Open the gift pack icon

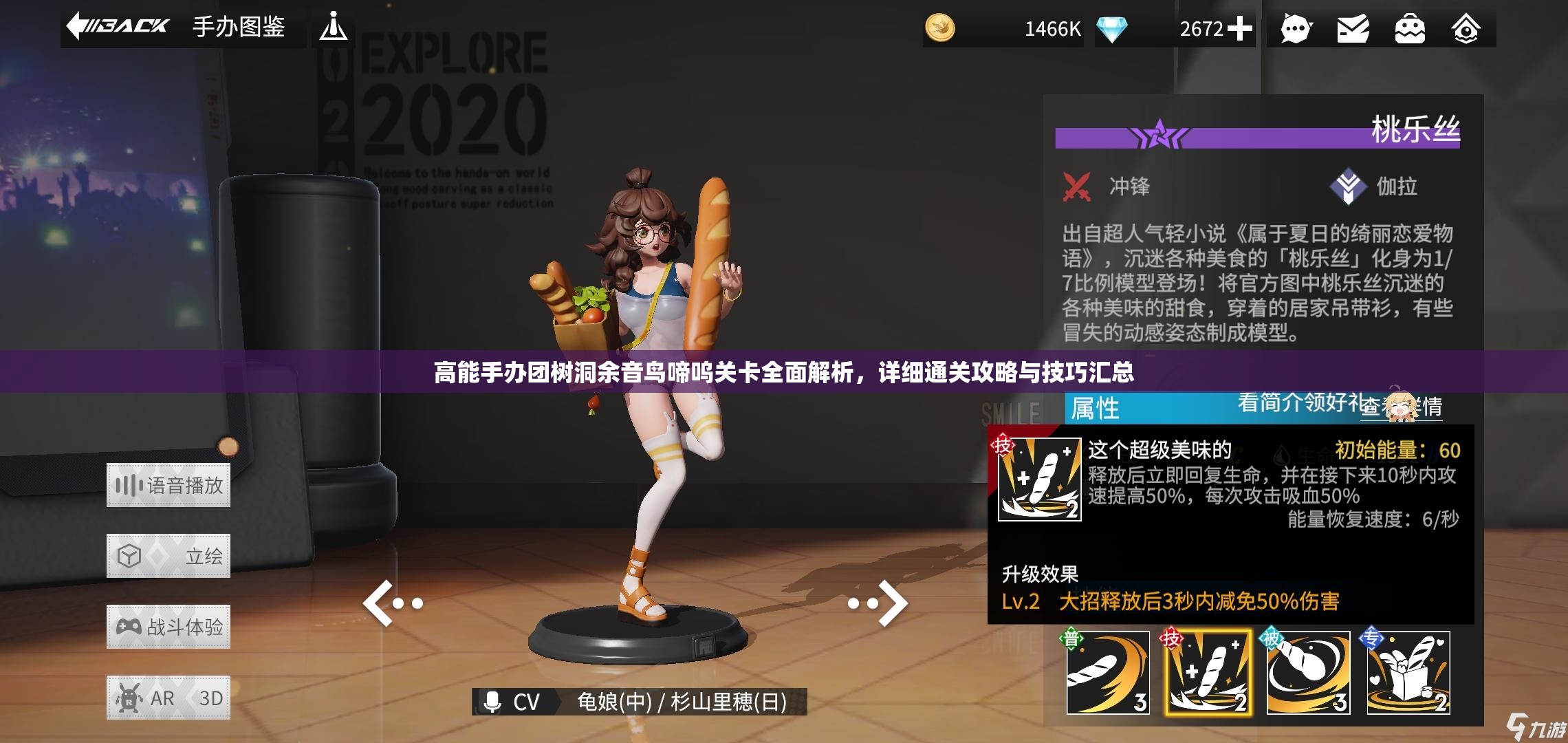pyautogui.click(x=1410, y=29)
